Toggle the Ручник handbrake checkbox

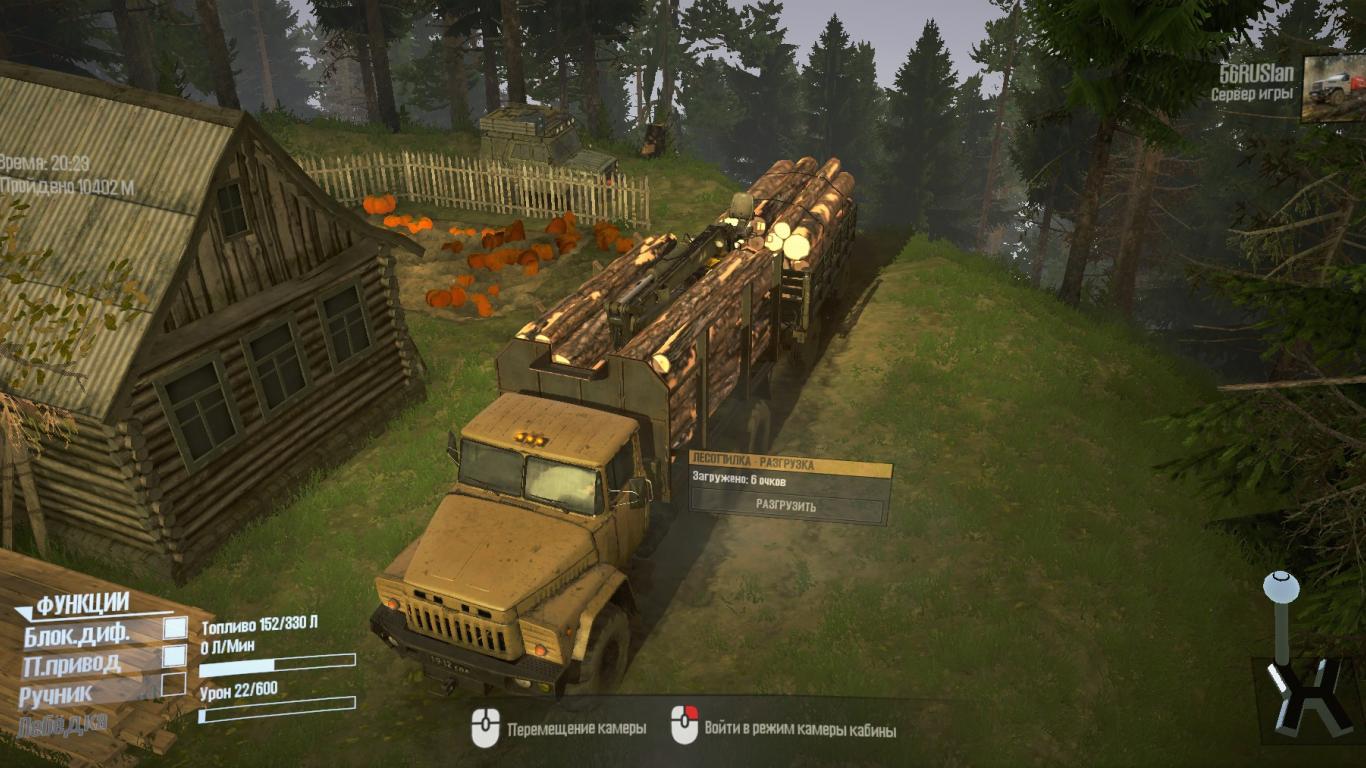coord(174,684)
